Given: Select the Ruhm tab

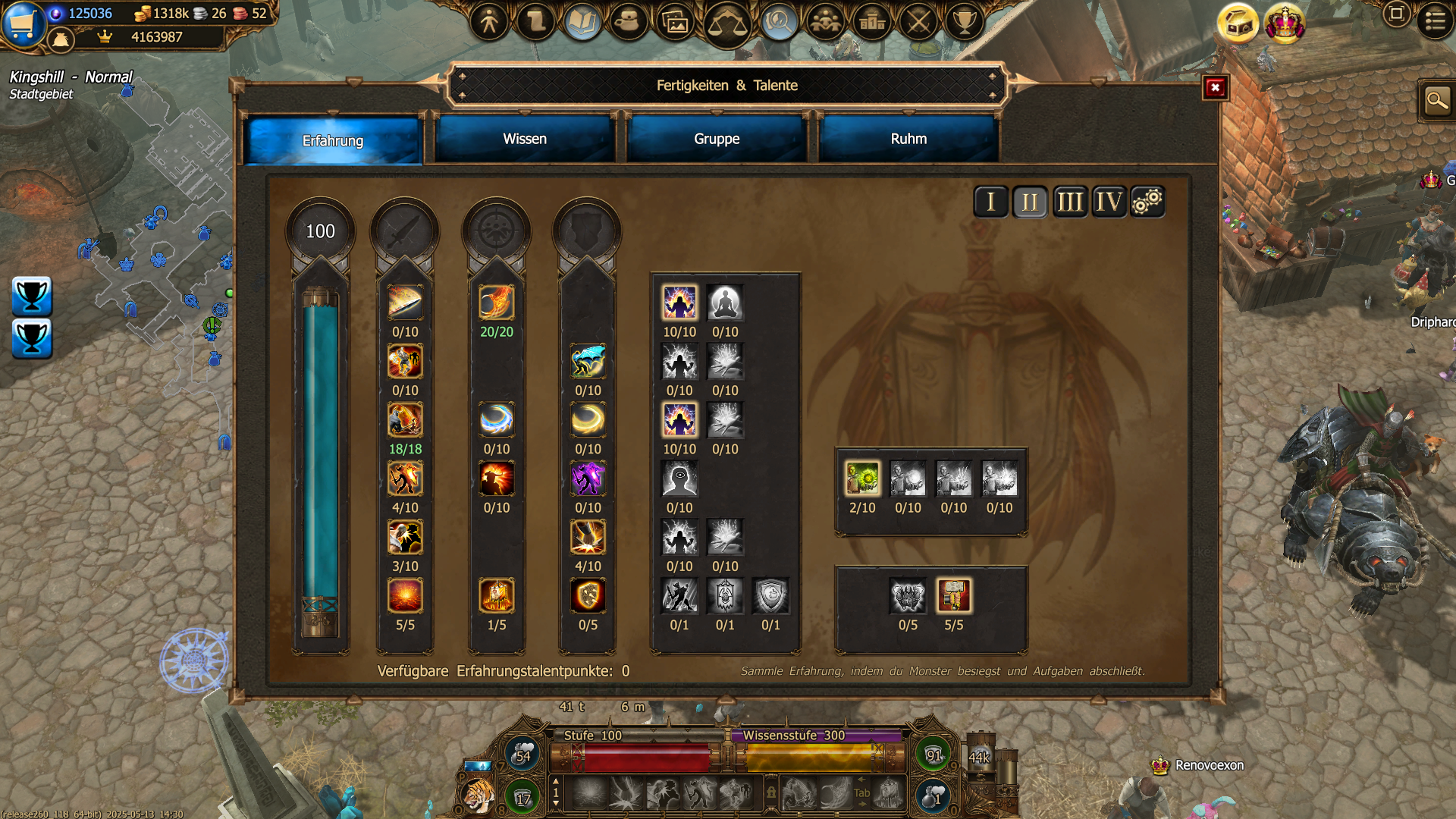Looking at the screenshot, I should coord(908,139).
